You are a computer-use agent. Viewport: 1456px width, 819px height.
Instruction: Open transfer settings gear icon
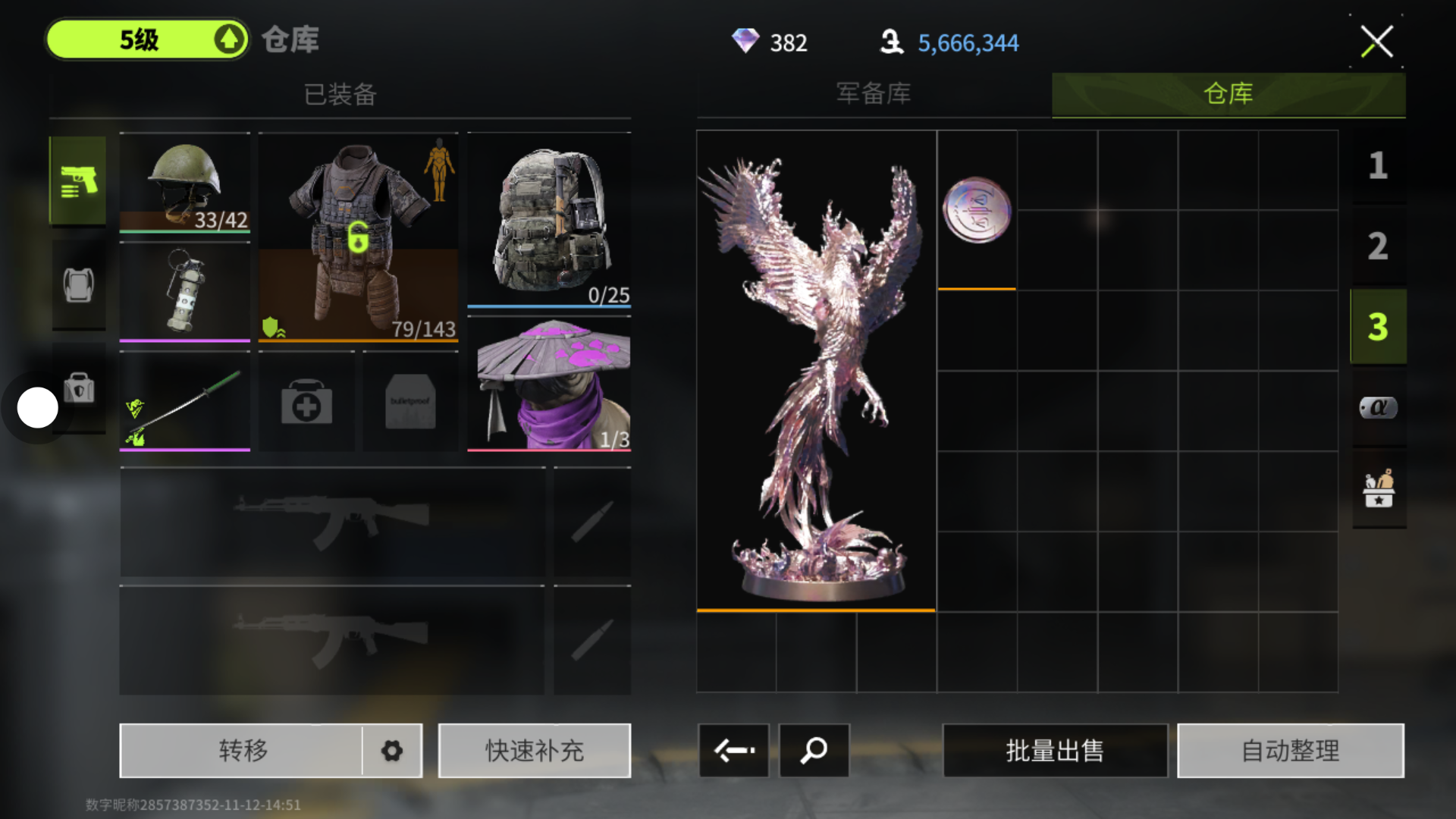(x=392, y=751)
